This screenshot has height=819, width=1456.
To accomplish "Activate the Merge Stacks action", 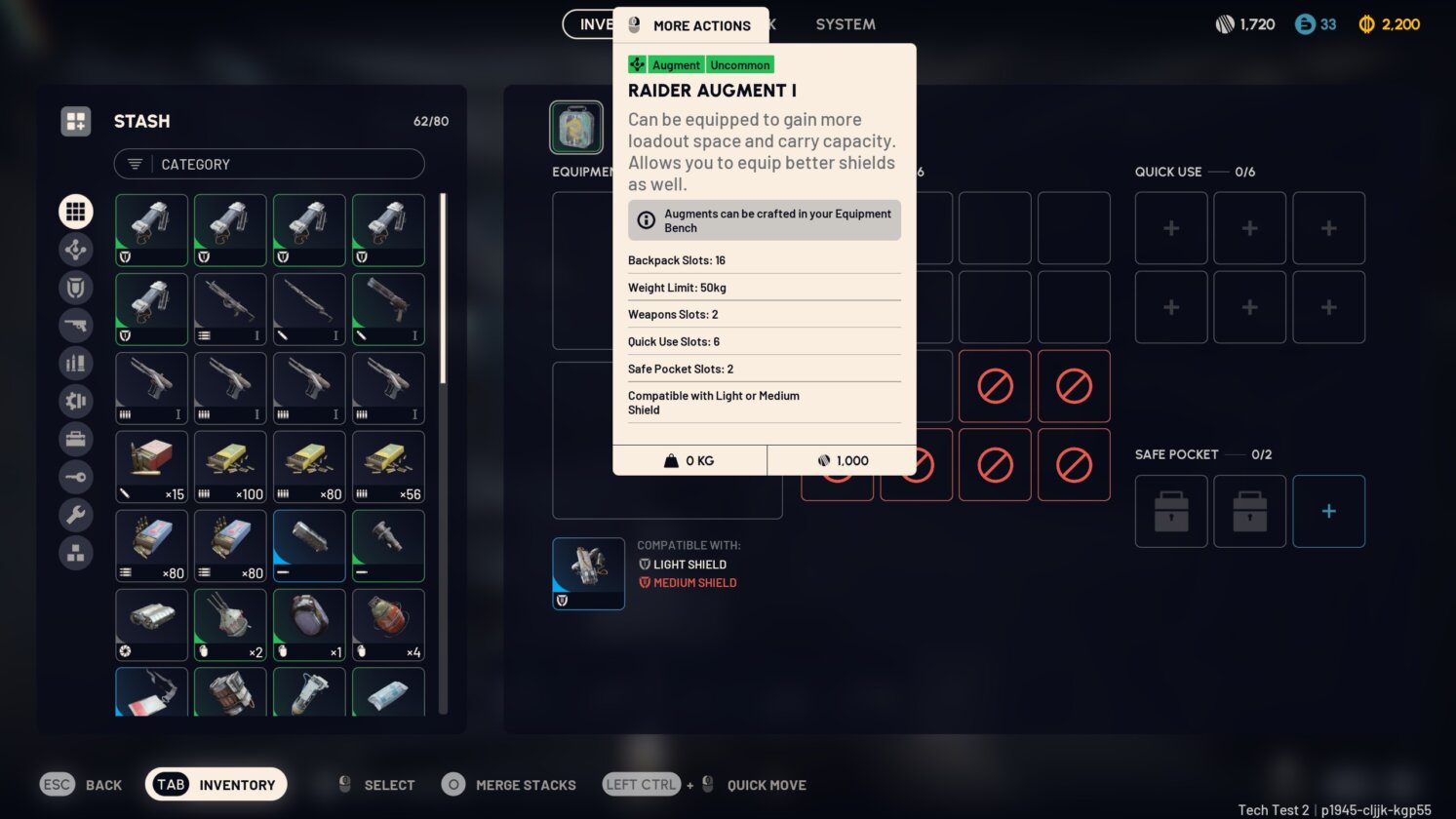I will pyautogui.click(x=508, y=784).
